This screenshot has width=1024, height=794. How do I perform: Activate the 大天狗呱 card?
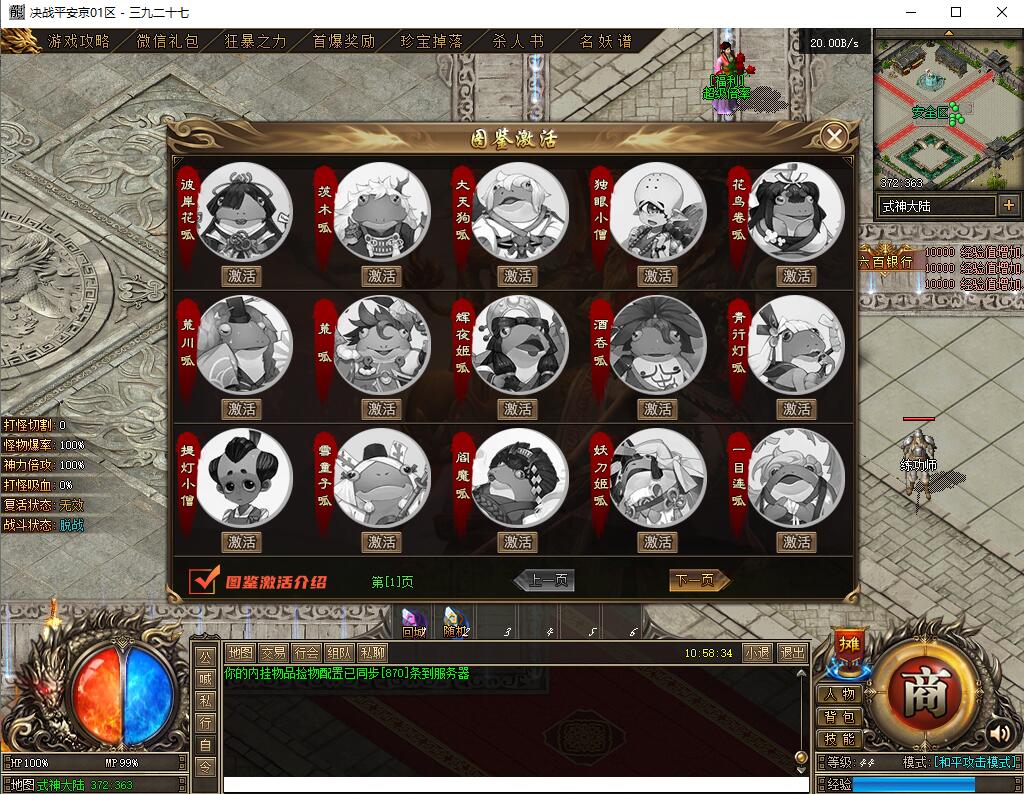[x=518, y=276]
